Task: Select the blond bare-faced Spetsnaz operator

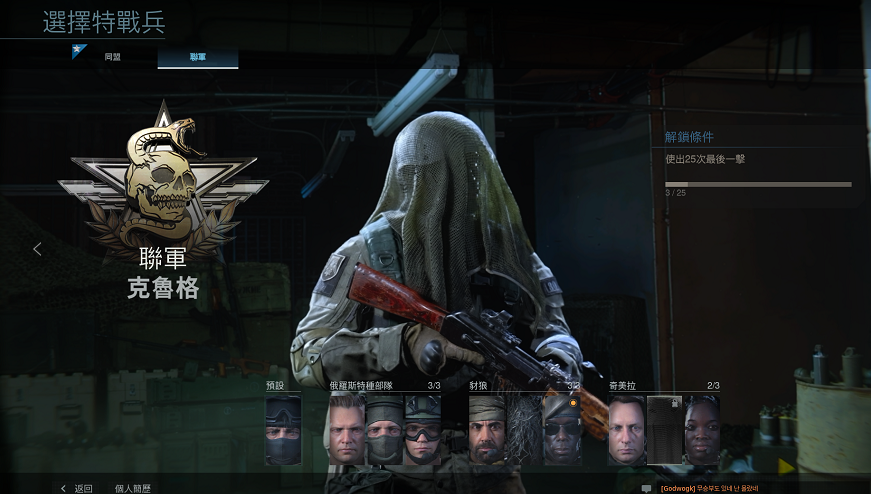Action: [345, 429]
